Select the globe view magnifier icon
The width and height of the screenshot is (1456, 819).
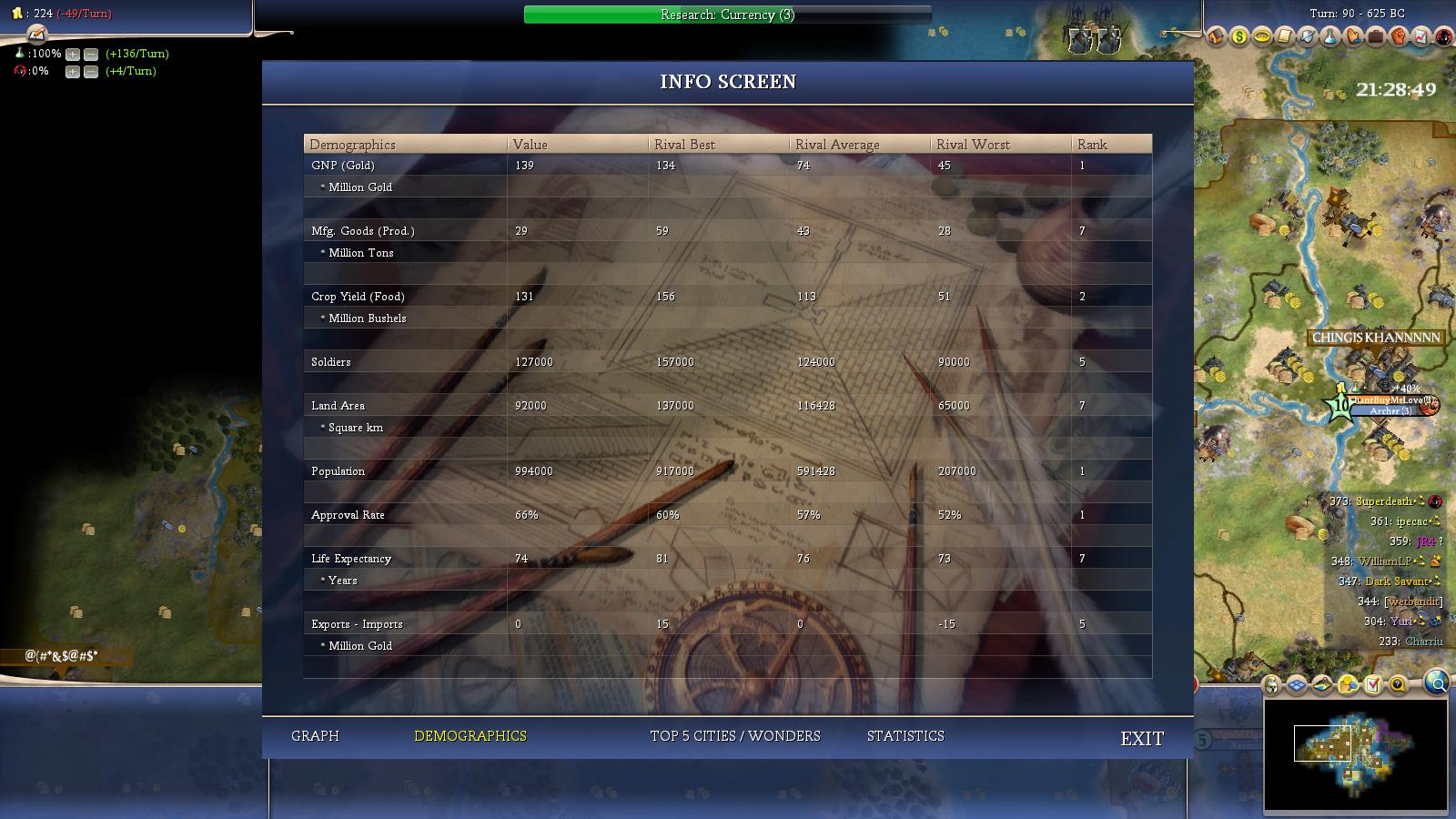(1436, 684)
